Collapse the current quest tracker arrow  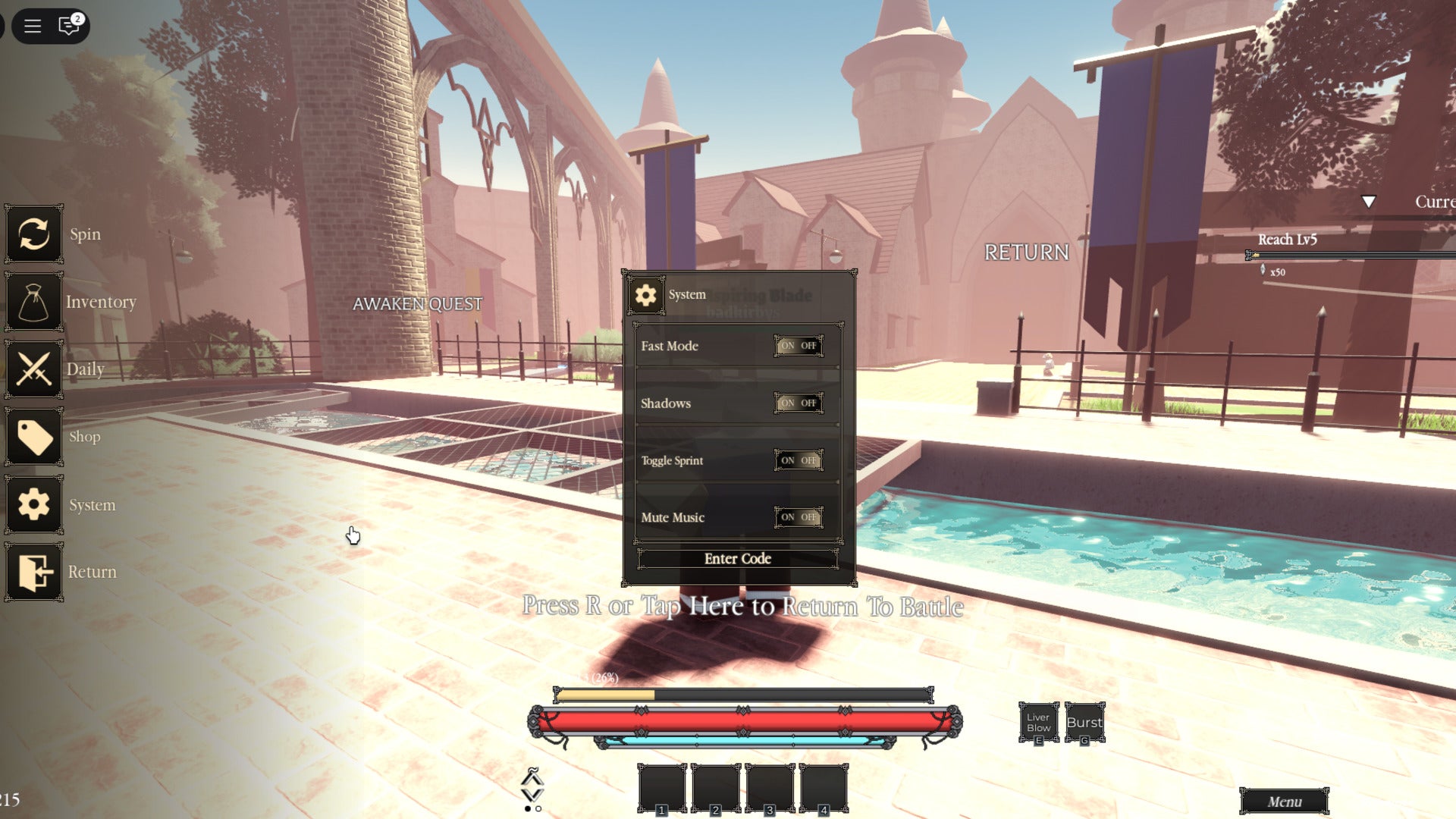point(1368,202)
